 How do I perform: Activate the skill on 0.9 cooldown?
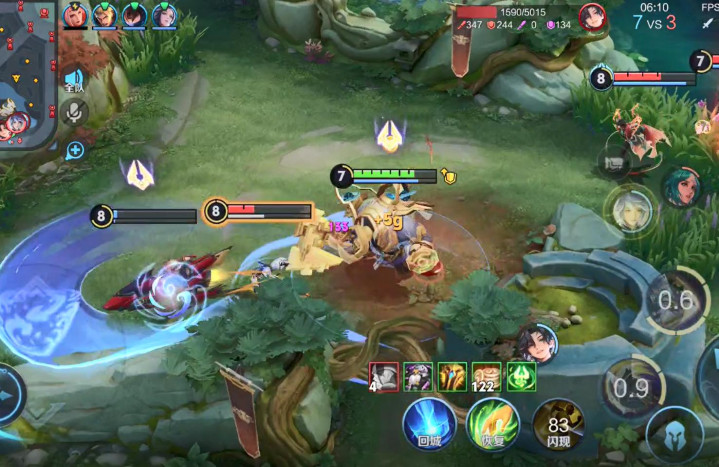point(630,388)
